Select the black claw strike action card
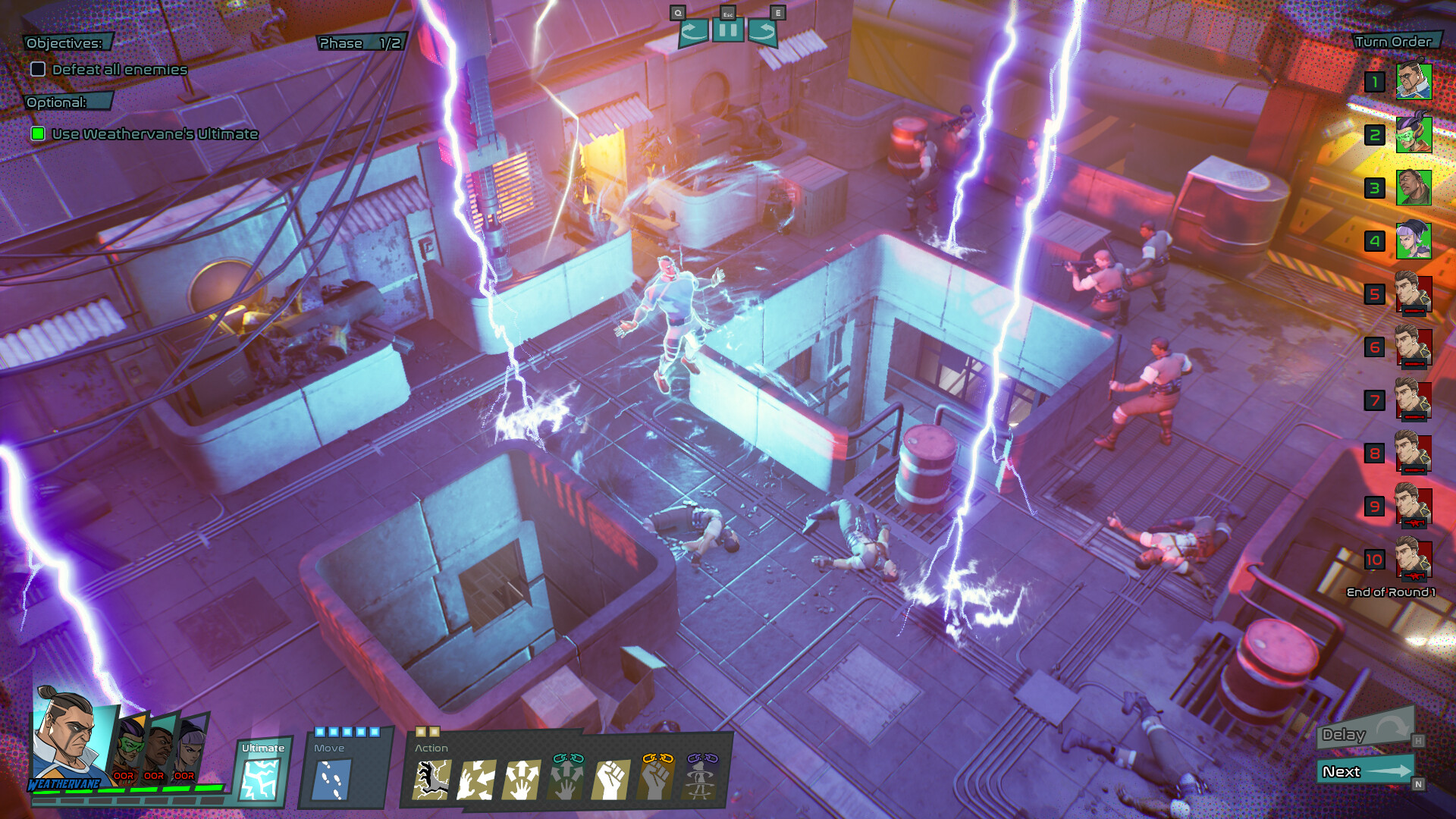This screenshot has height=819, width=1456. 431,781
